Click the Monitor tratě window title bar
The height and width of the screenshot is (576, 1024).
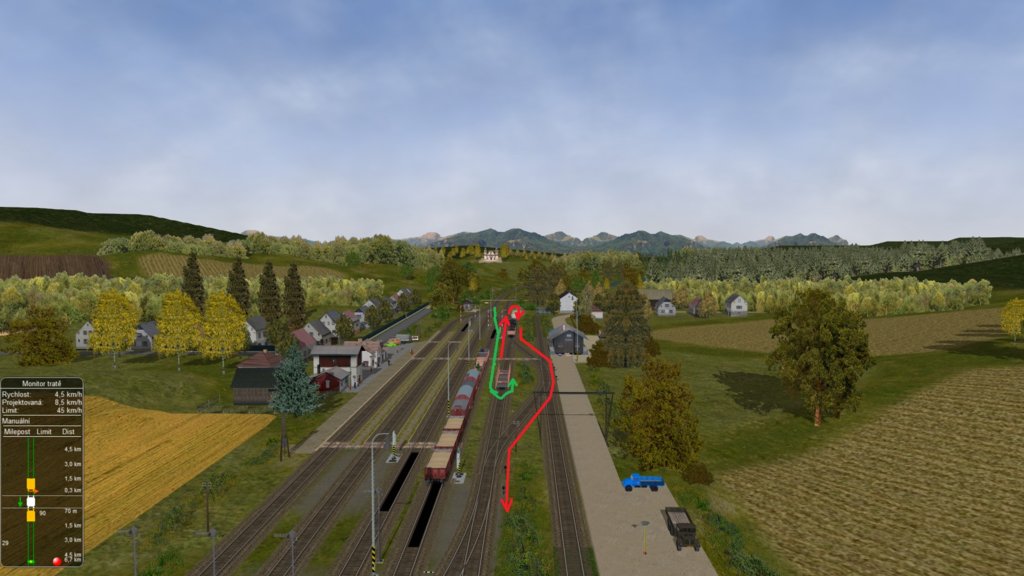pos(41,384)
